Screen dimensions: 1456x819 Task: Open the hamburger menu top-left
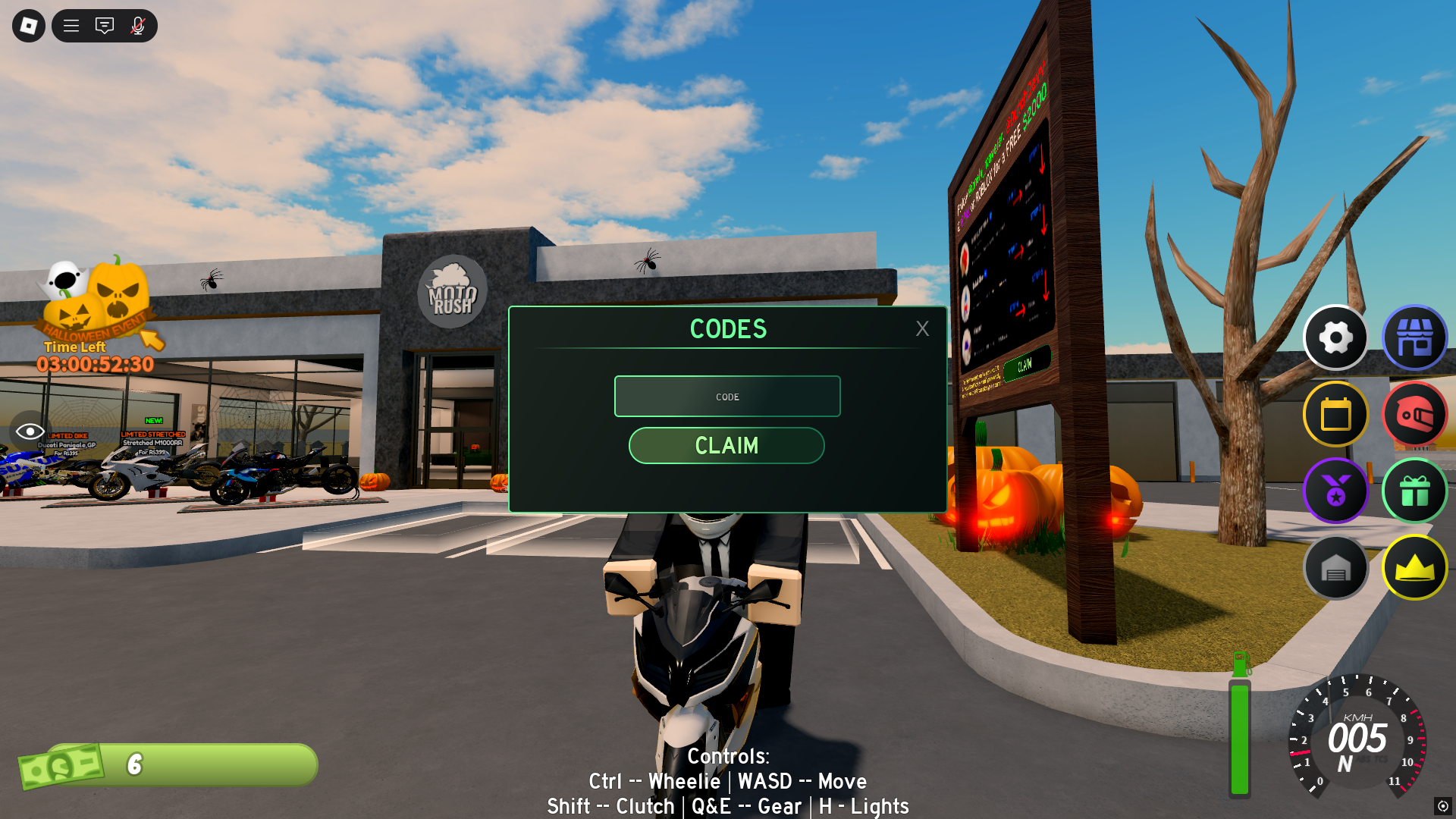point(71,26)
